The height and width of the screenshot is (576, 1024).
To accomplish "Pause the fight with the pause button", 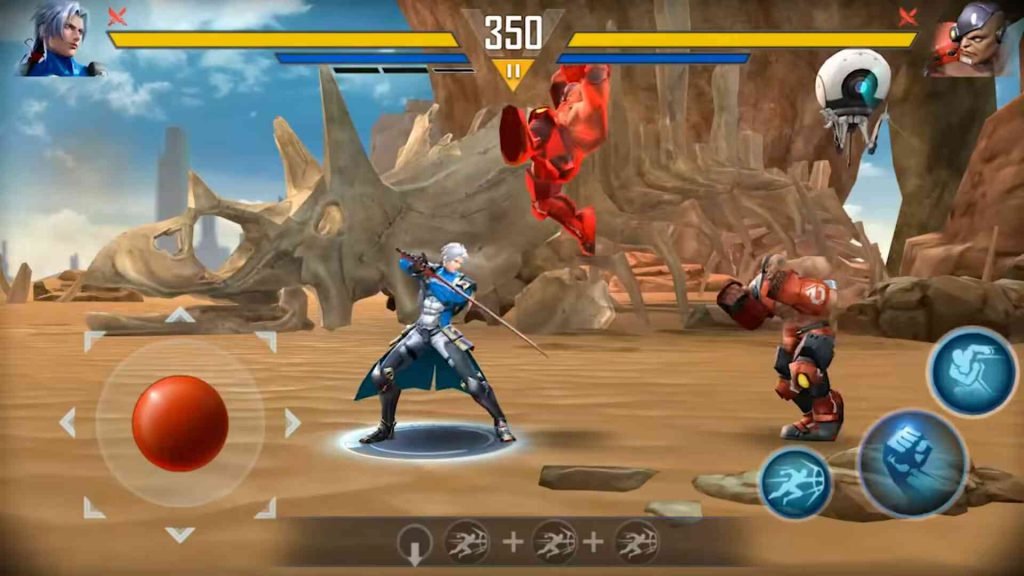I will click(x=513, y=71).
